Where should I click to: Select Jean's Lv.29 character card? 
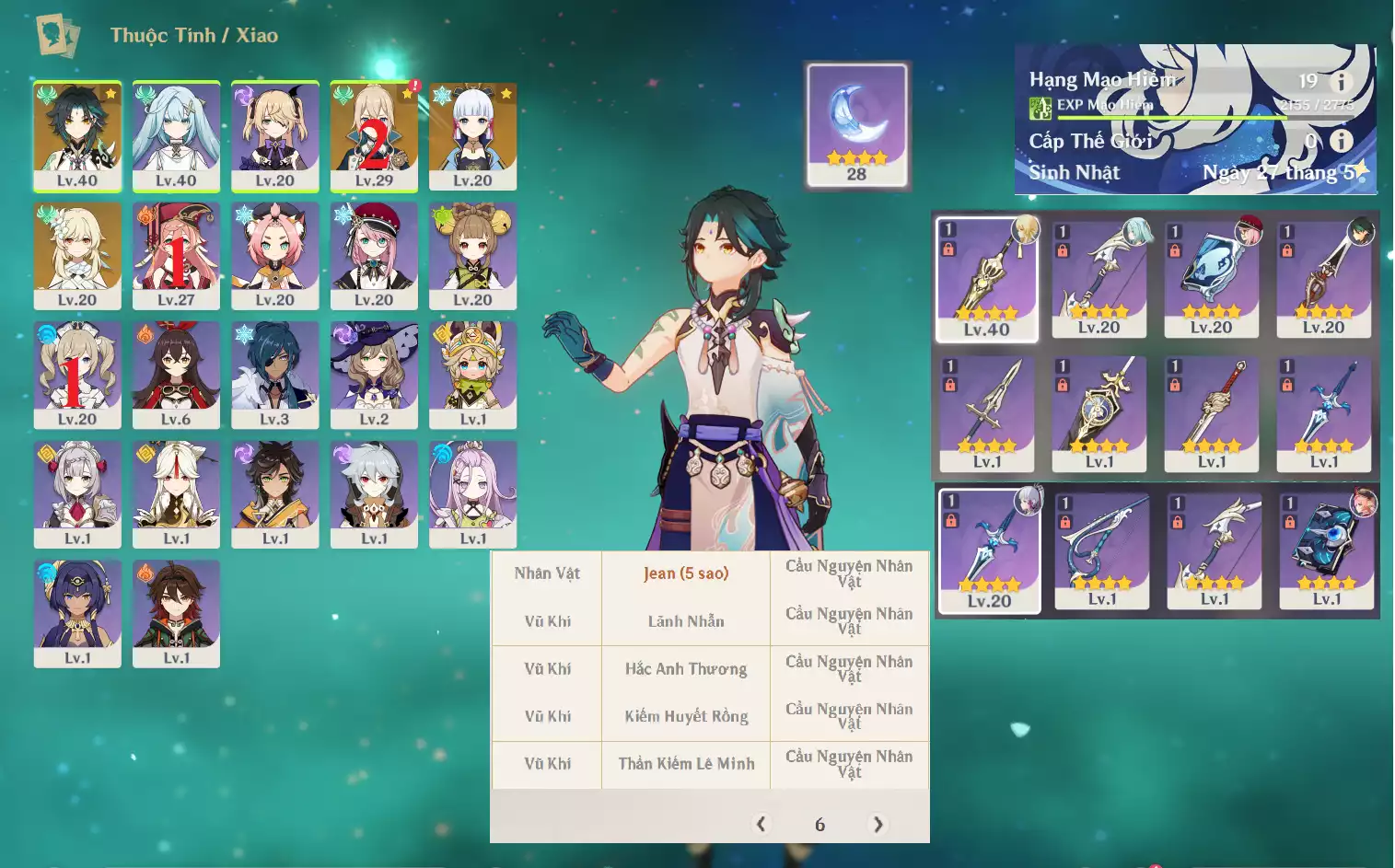point(374,135)
